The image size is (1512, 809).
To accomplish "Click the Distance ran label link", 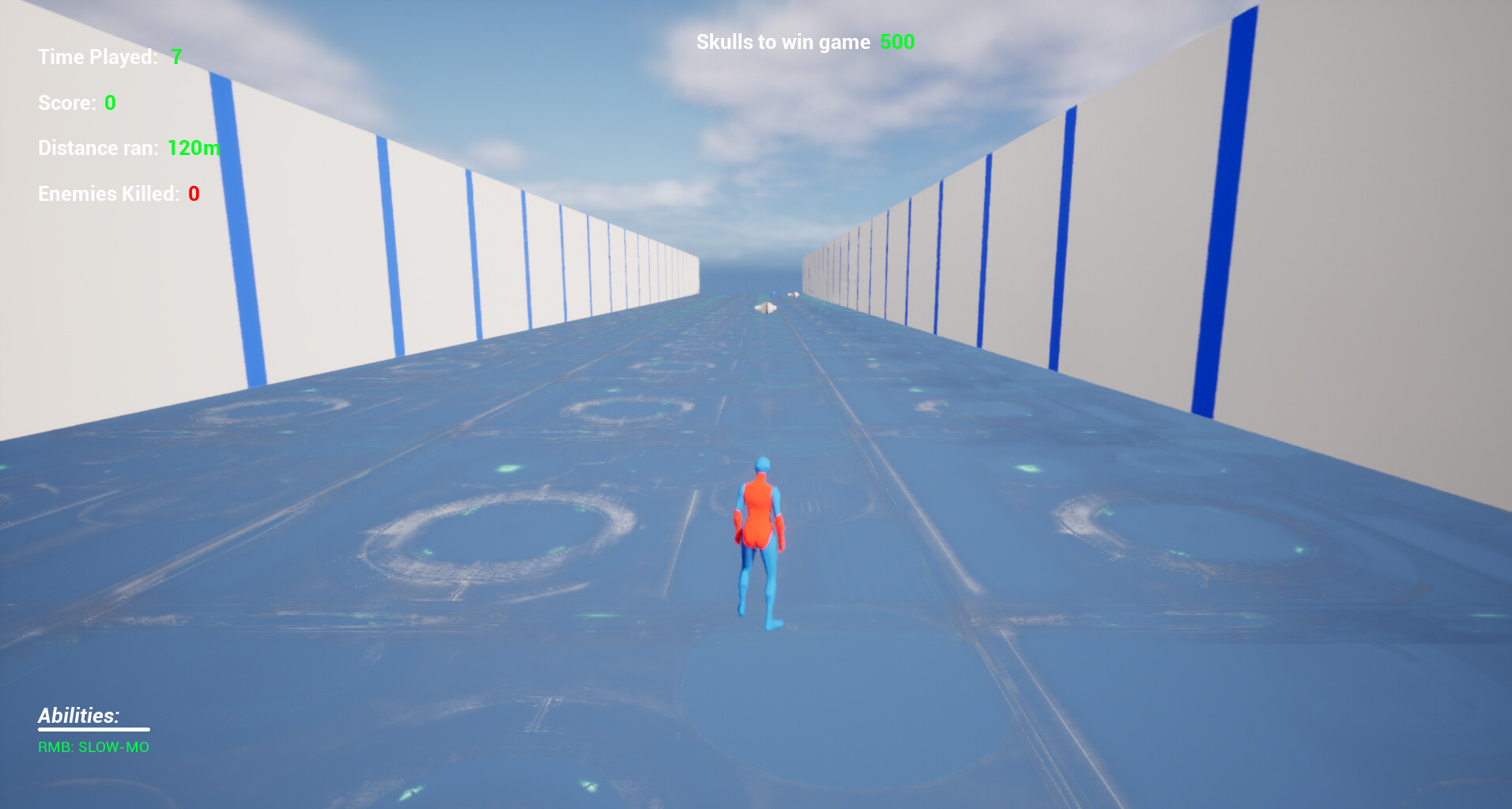I will [97, 147].
